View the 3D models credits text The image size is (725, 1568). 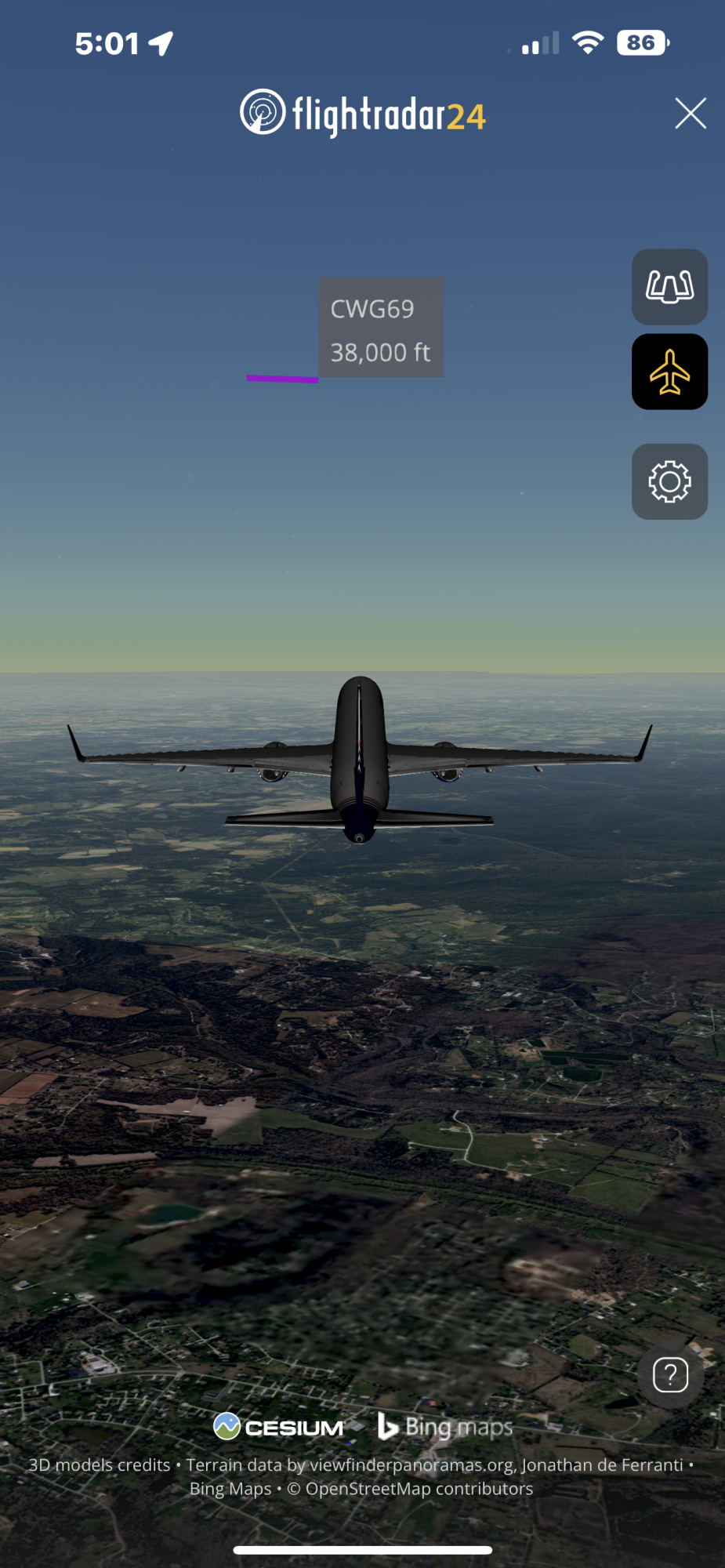(x=100, y=1465)
